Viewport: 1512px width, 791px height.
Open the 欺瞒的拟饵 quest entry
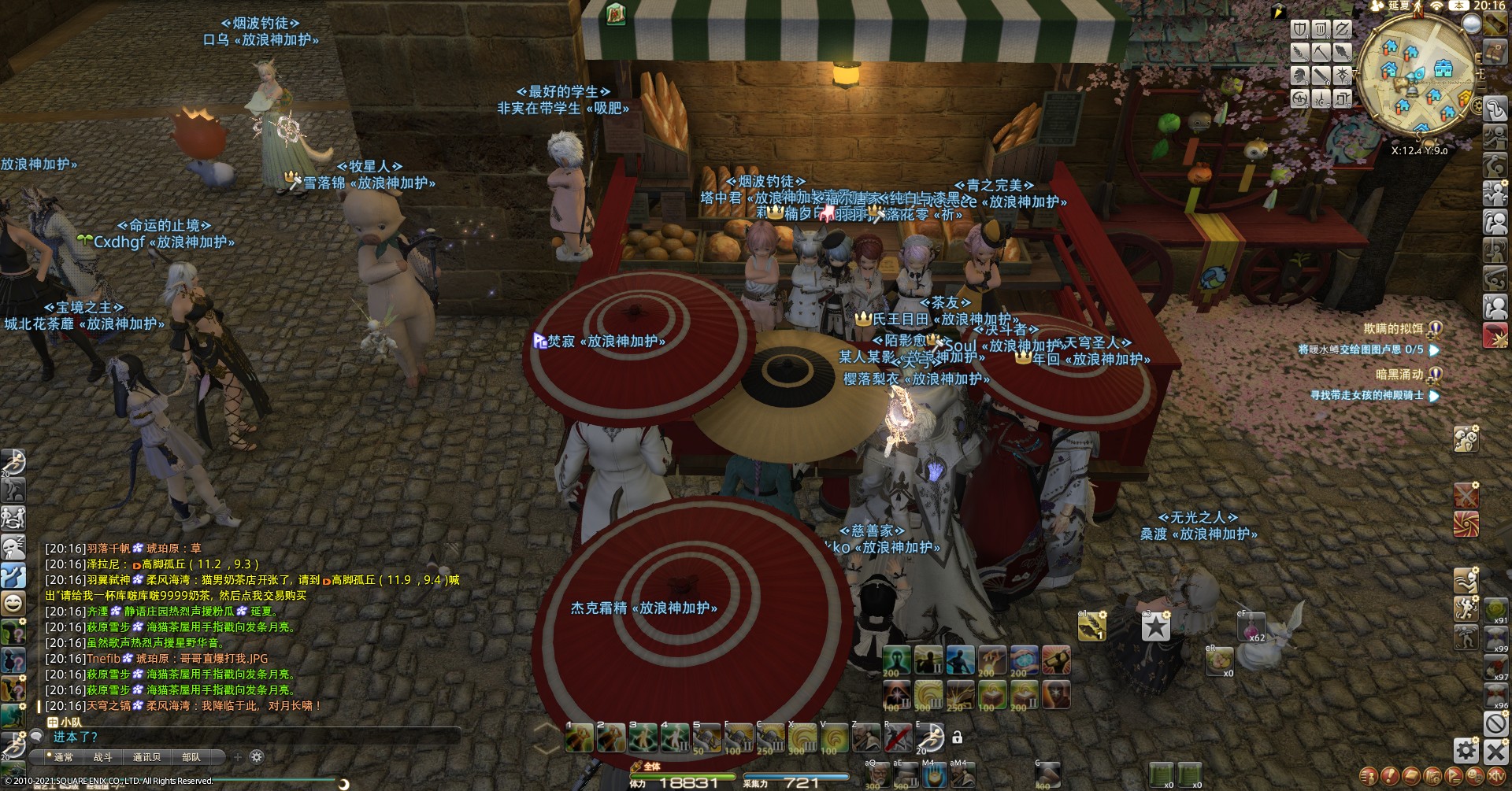click(1393, 329)
